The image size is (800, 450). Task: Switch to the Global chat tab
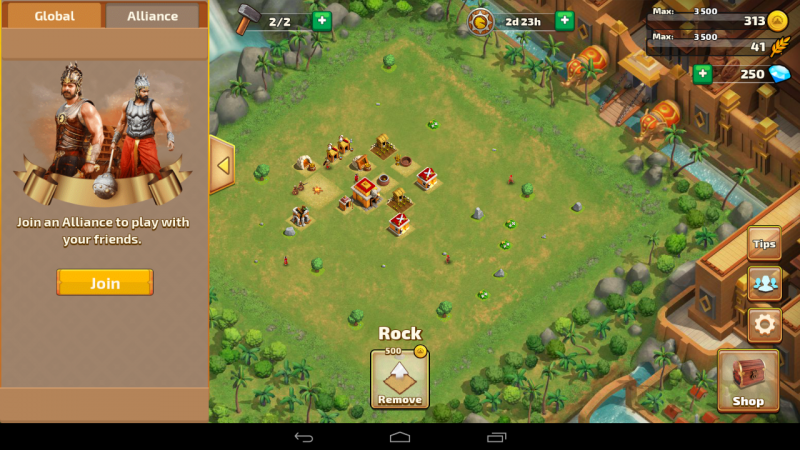[53, 16]
